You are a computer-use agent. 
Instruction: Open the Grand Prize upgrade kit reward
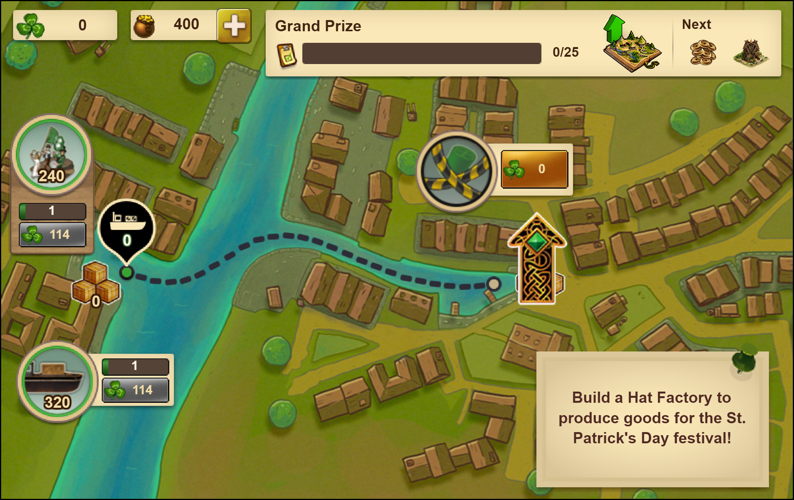point(627,43)
